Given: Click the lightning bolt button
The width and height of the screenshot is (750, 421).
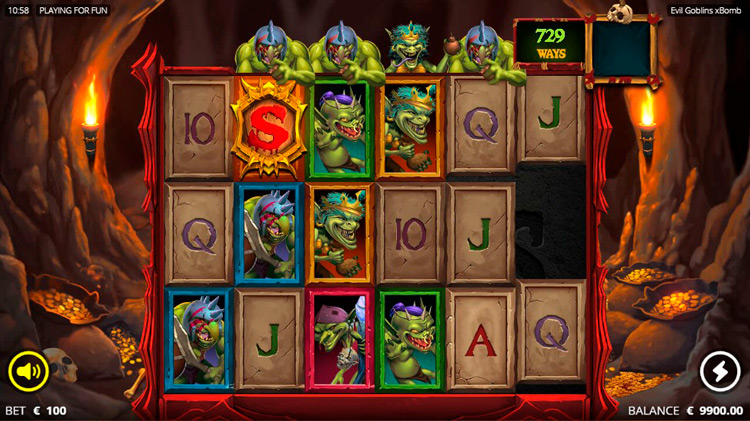Looking at the screenshot, I should (x=720, y=372).
